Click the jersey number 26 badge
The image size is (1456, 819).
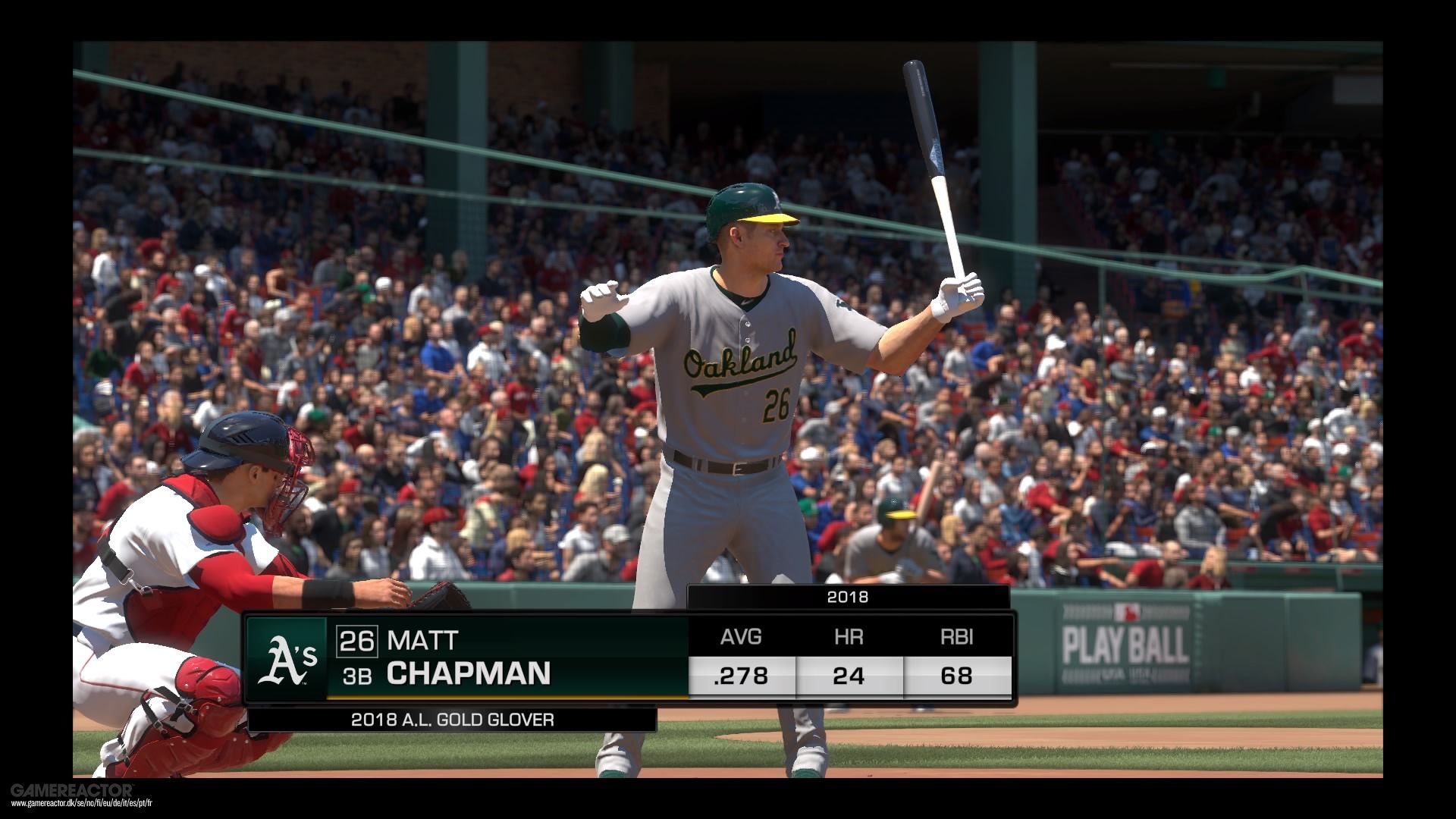(x=356, y=641)
